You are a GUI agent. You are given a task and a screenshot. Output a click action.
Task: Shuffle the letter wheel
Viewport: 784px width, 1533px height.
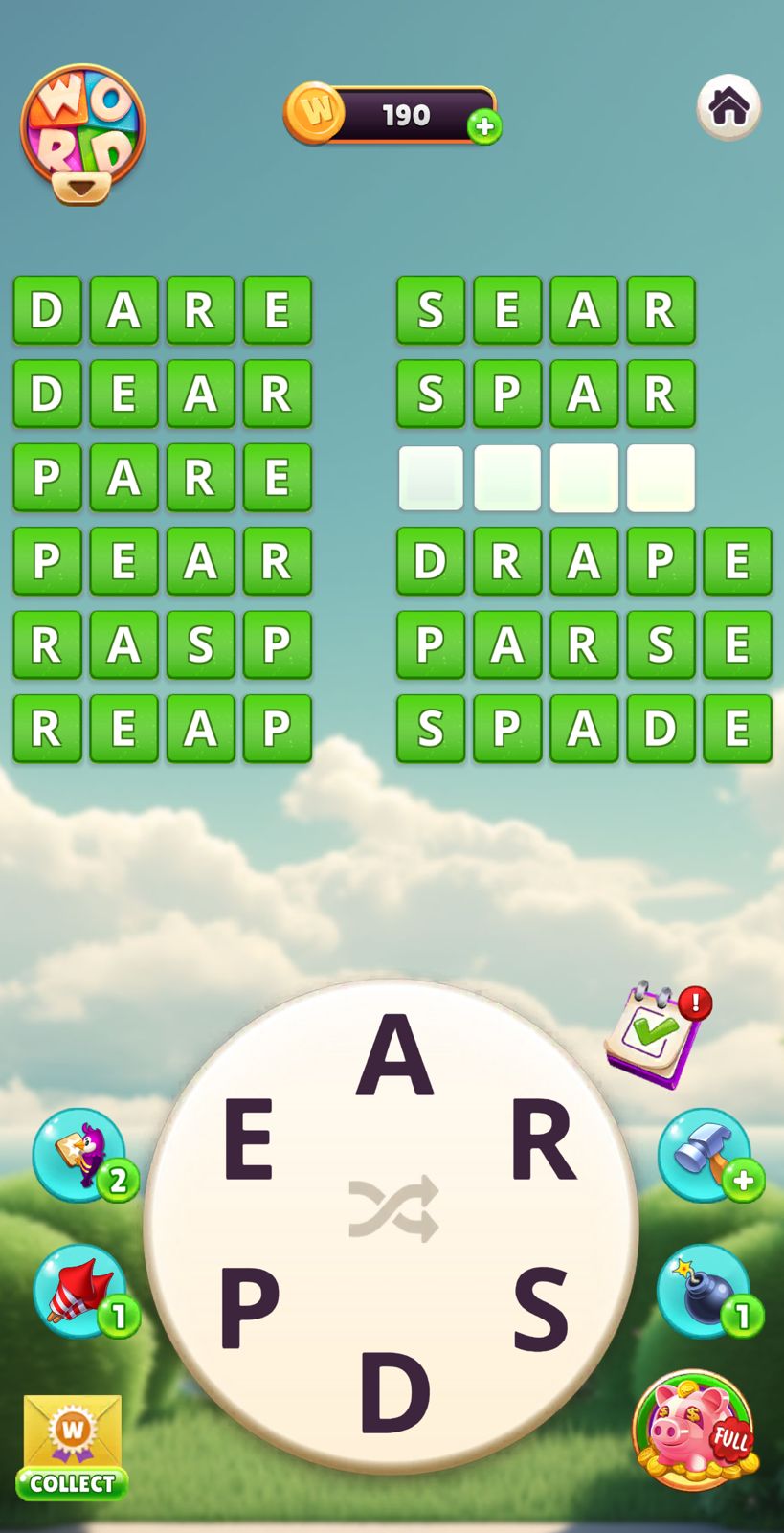click(393, 1209)
